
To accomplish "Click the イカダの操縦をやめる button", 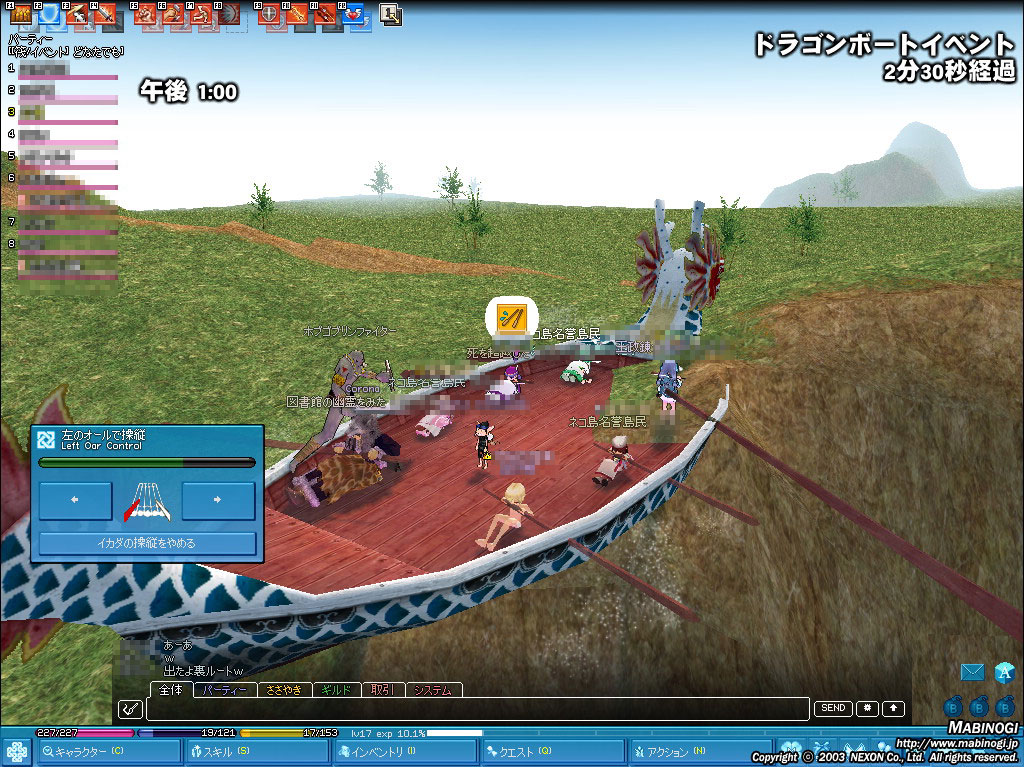I will (x=147, y=543).
